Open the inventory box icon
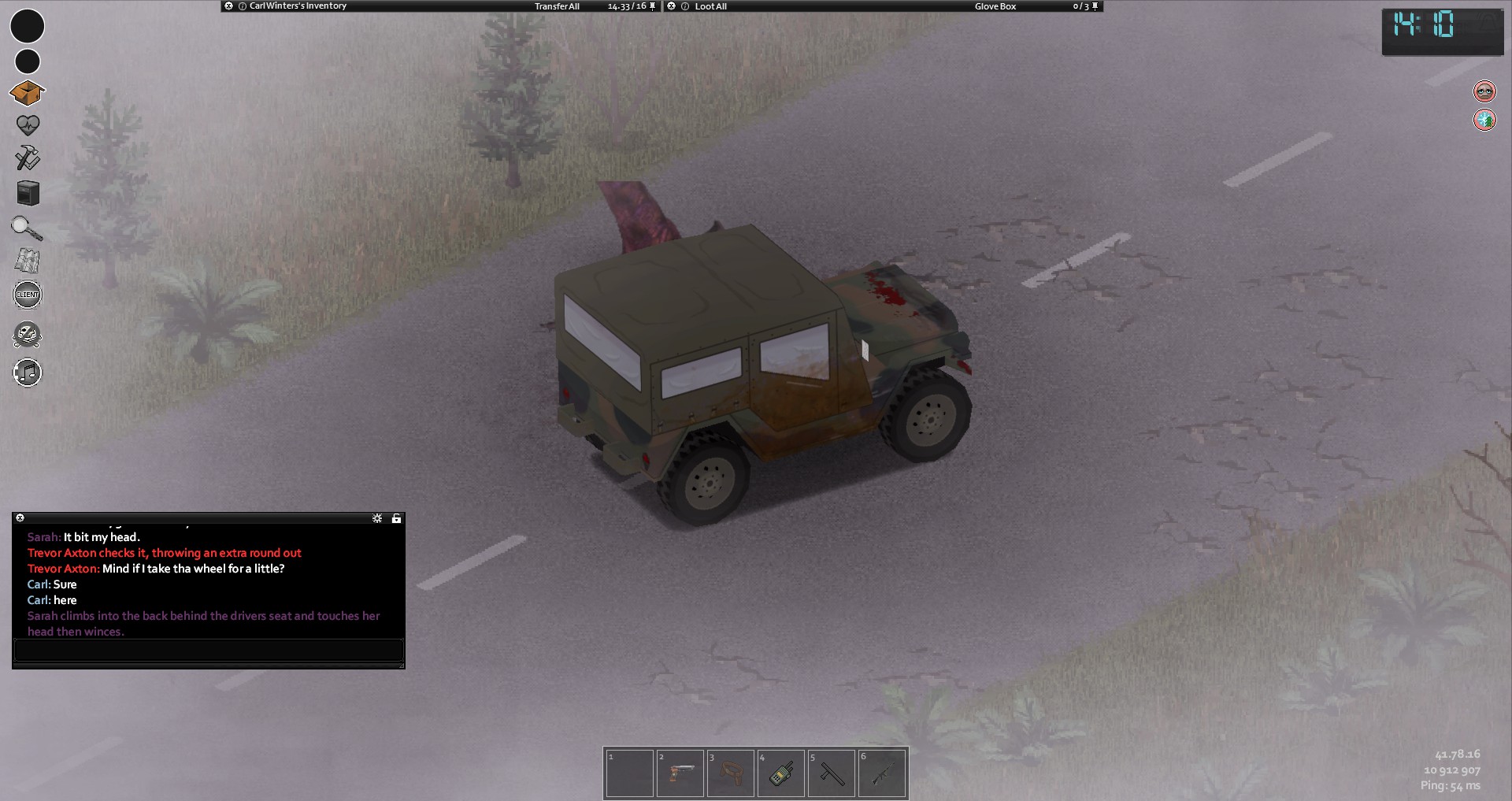 pos(27,93)
